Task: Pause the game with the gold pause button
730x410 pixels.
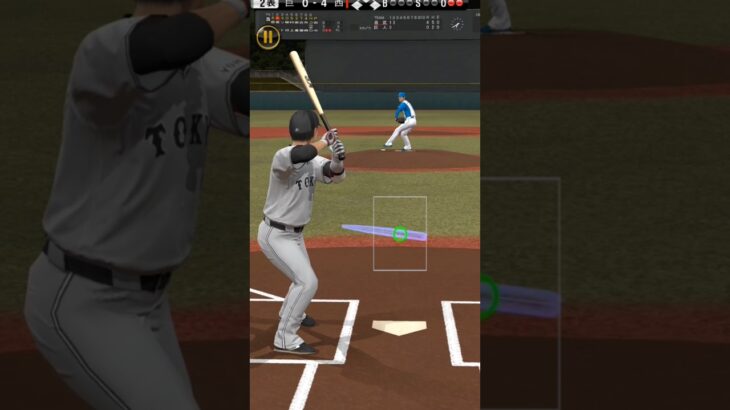Action: [x=268, y=38]
